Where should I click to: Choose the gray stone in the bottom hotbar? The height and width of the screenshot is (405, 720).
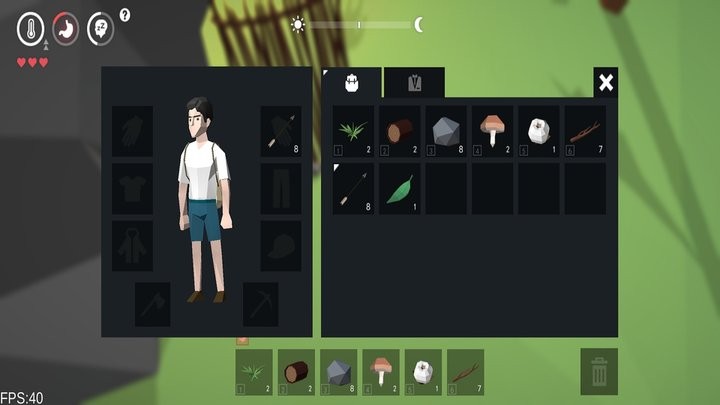(339, 371)
